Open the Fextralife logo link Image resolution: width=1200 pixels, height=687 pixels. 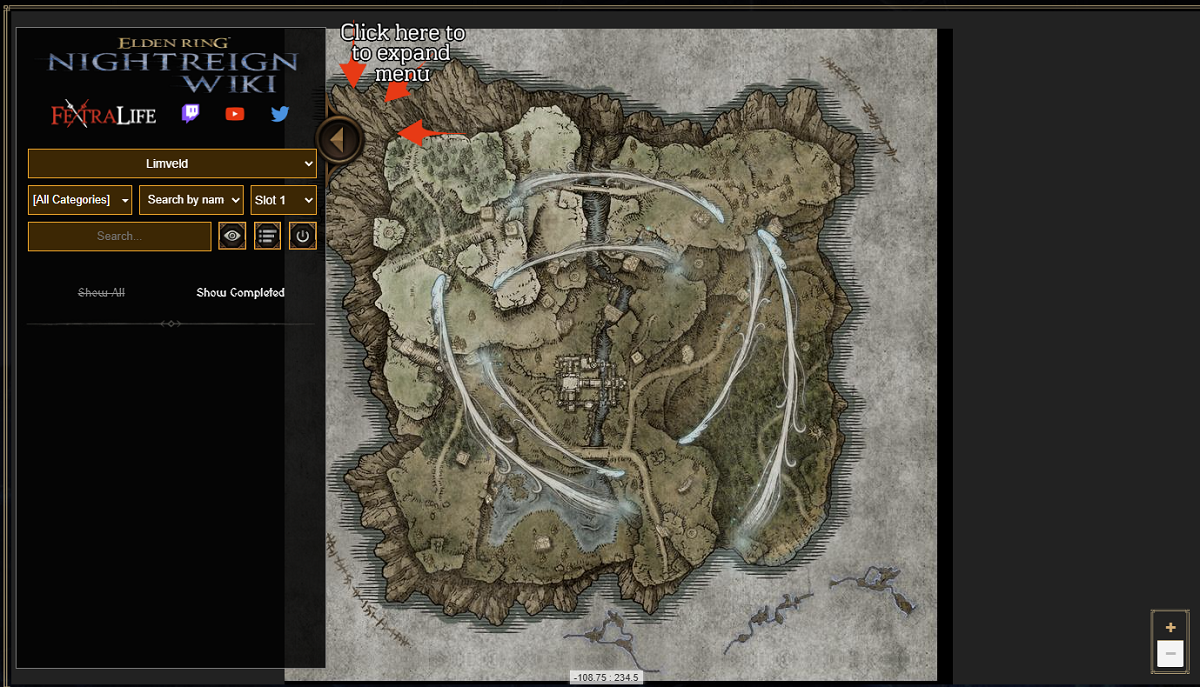pyautogui.click(x=104, y=115)
